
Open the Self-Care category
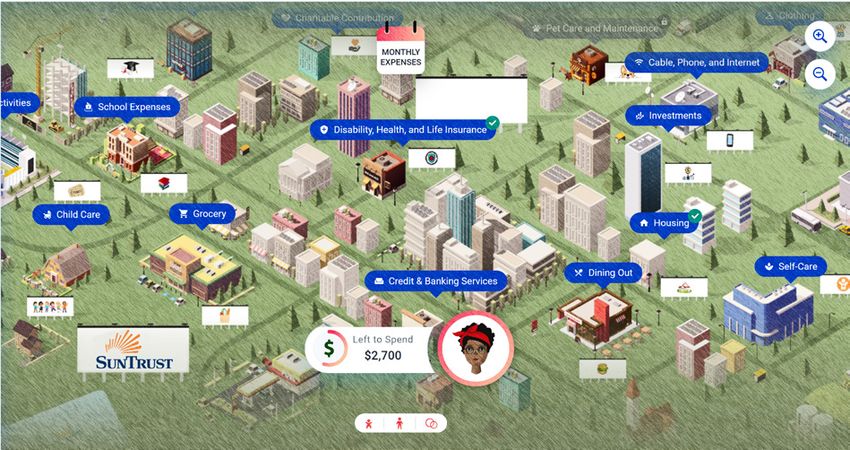(x=790, y=267)
